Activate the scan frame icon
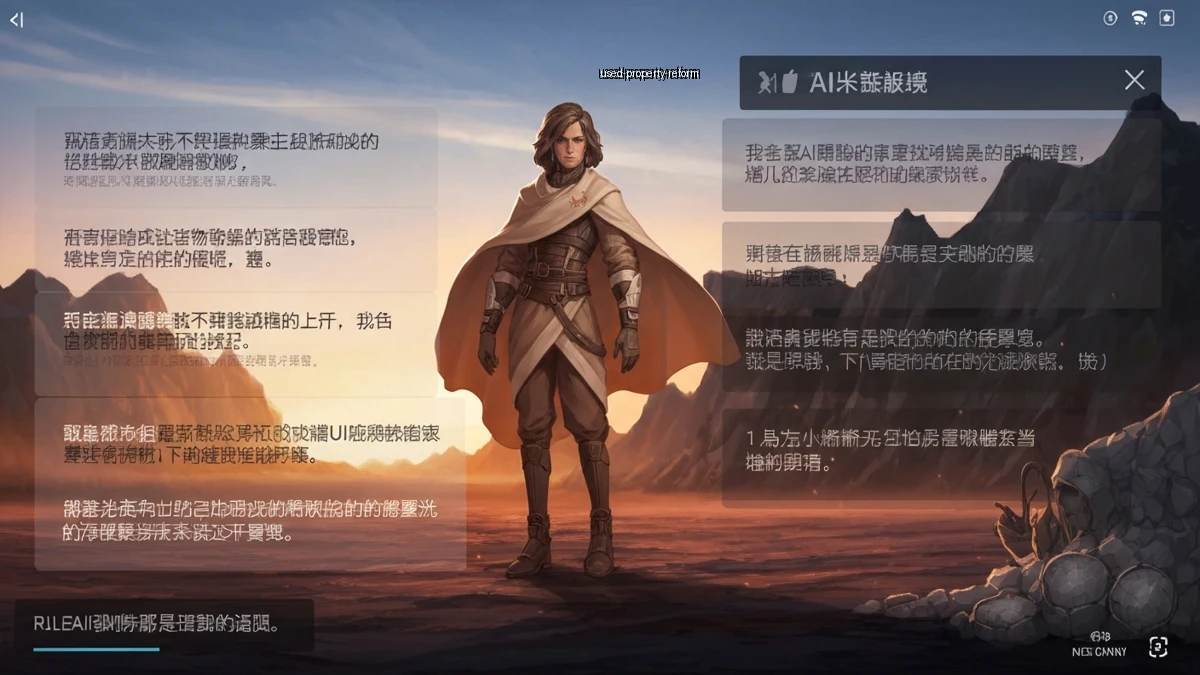The image size is (1200, 675). click(x=1158, y=647)
